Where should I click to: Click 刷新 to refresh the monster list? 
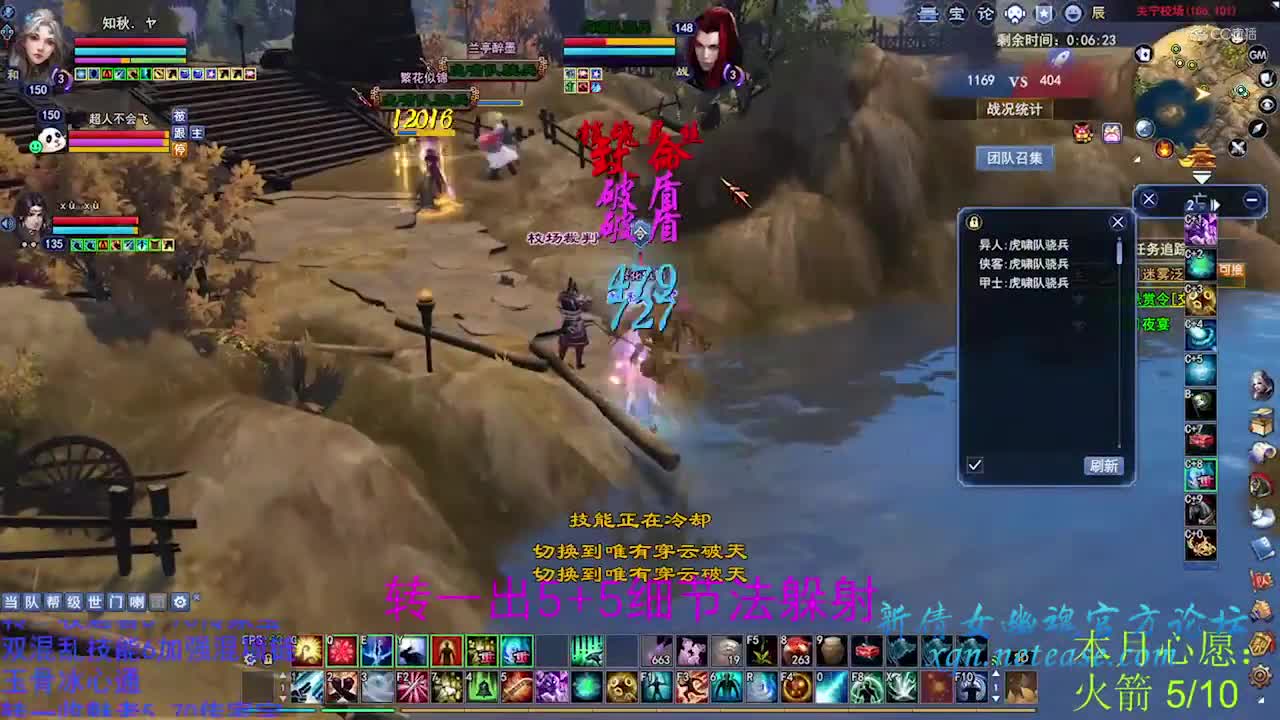pos(1104,465)
